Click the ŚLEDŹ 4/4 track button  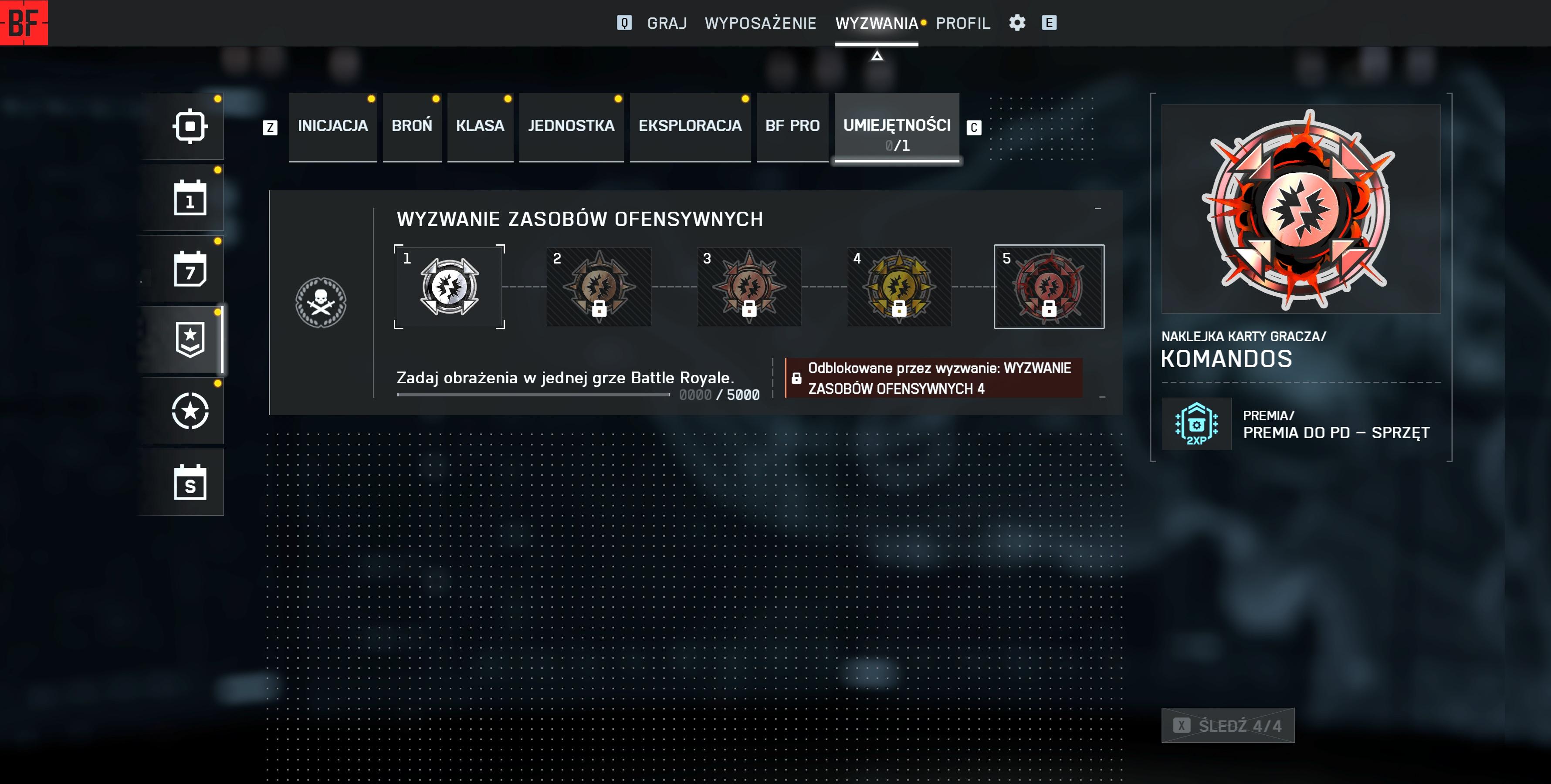(1228, 726)
